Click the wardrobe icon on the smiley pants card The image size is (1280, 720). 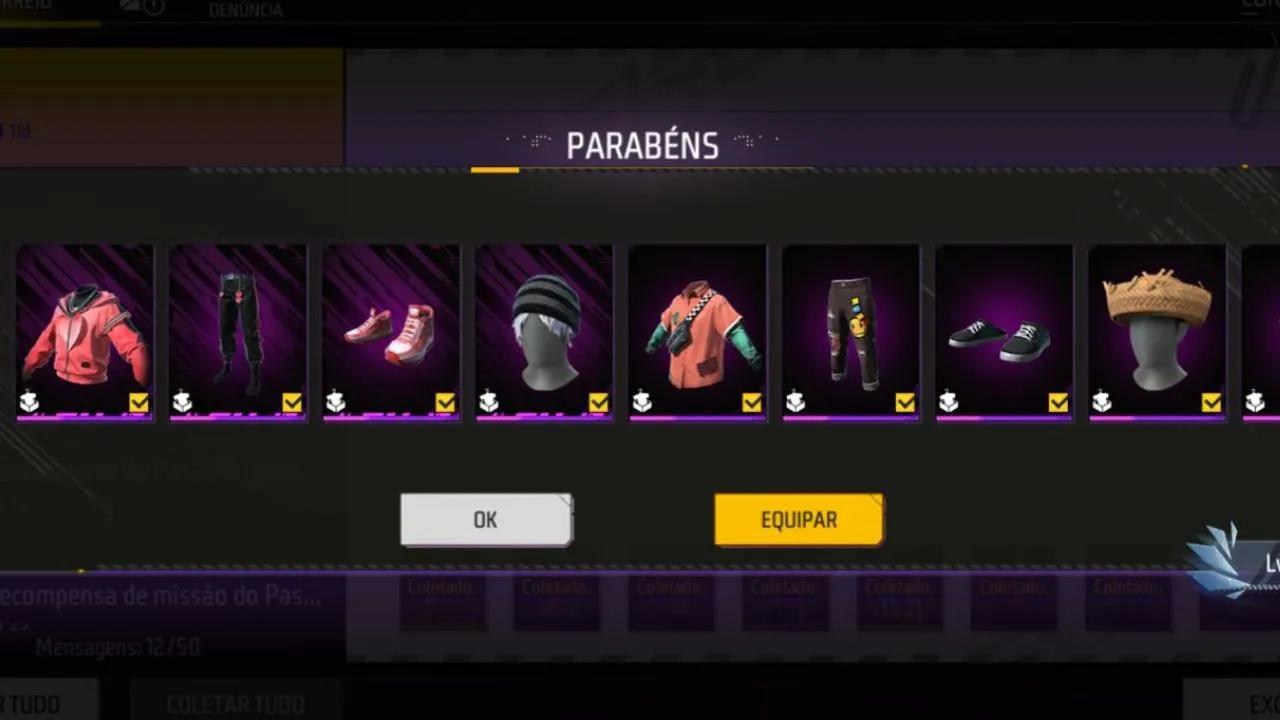(795, 400)
